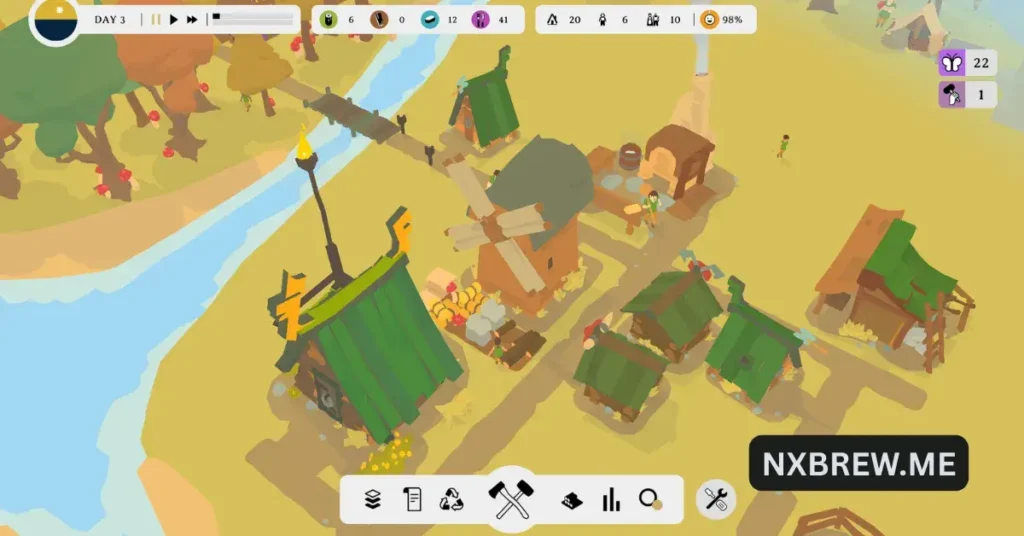Image resolution: width=1024 pixels, height=536 pixels.
Task: Click the green resource icon
Action: [328, 19]
